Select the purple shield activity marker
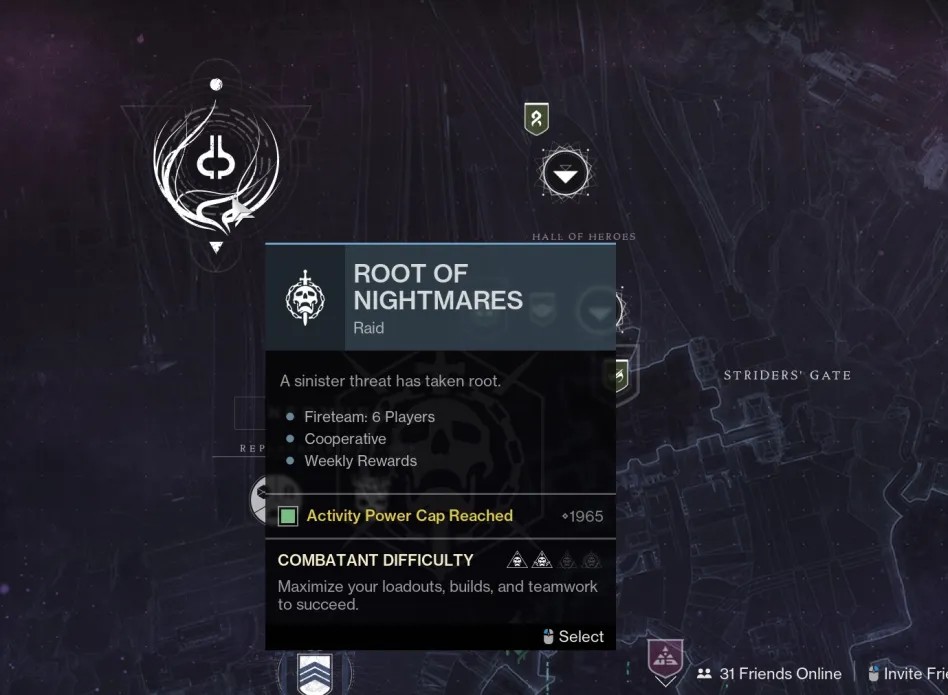The height and width of the screenshot is (695, 948). click(665, 661)
